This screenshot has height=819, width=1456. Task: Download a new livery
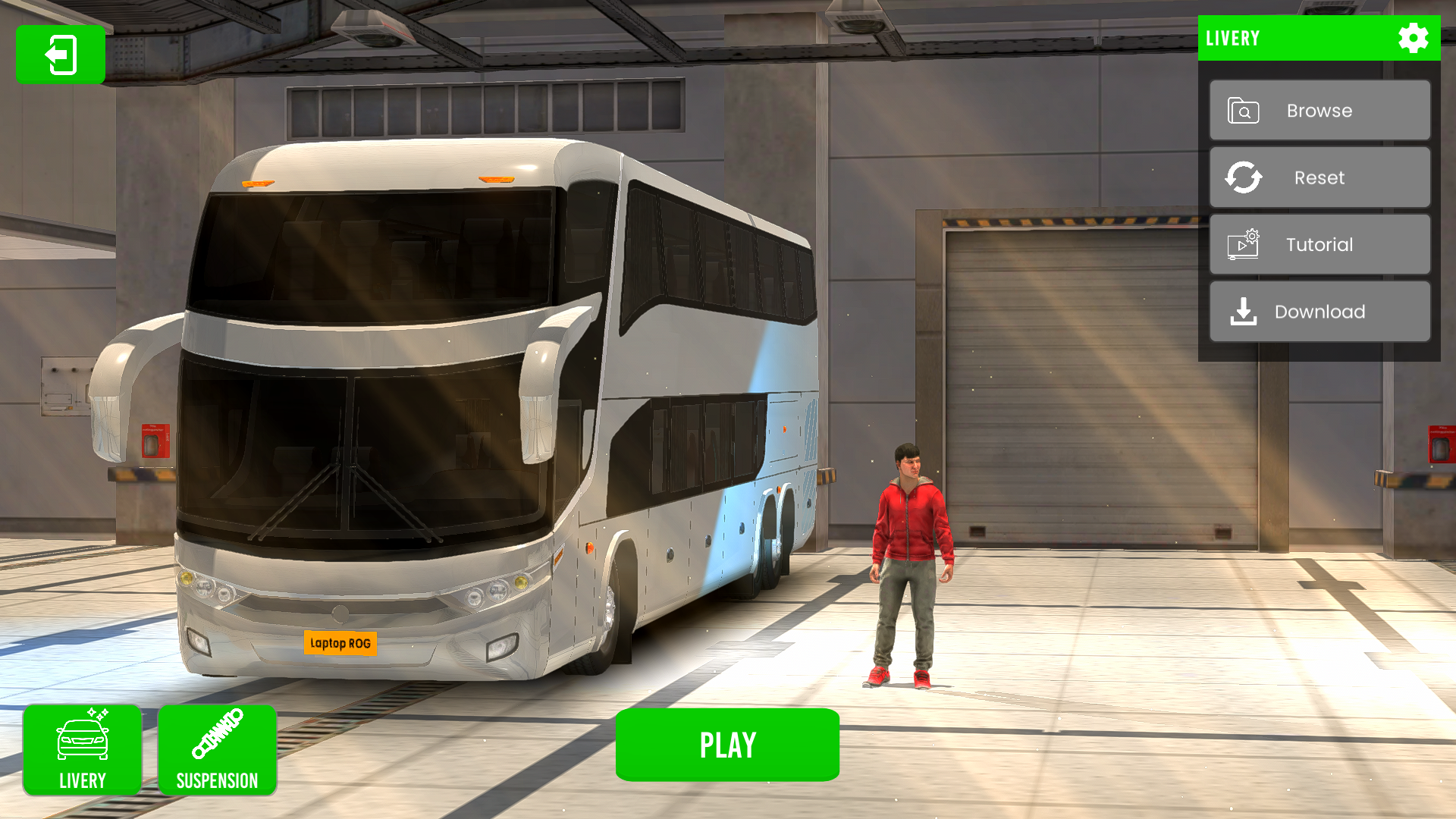click(1319, 311)
